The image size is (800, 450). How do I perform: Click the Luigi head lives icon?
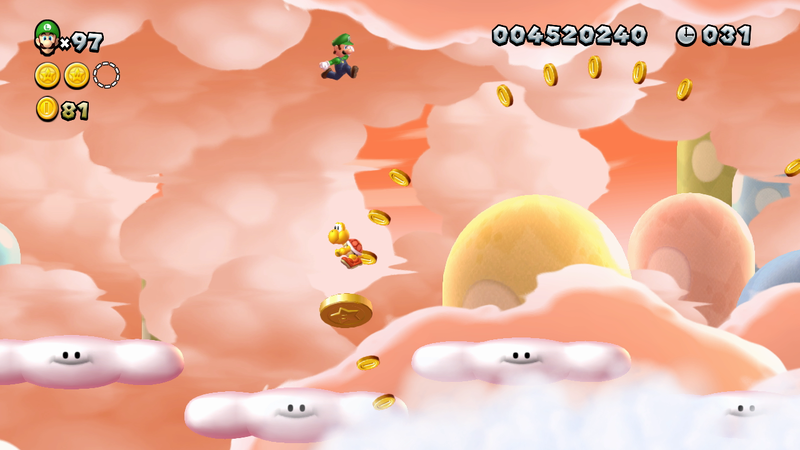click(46, 37)
